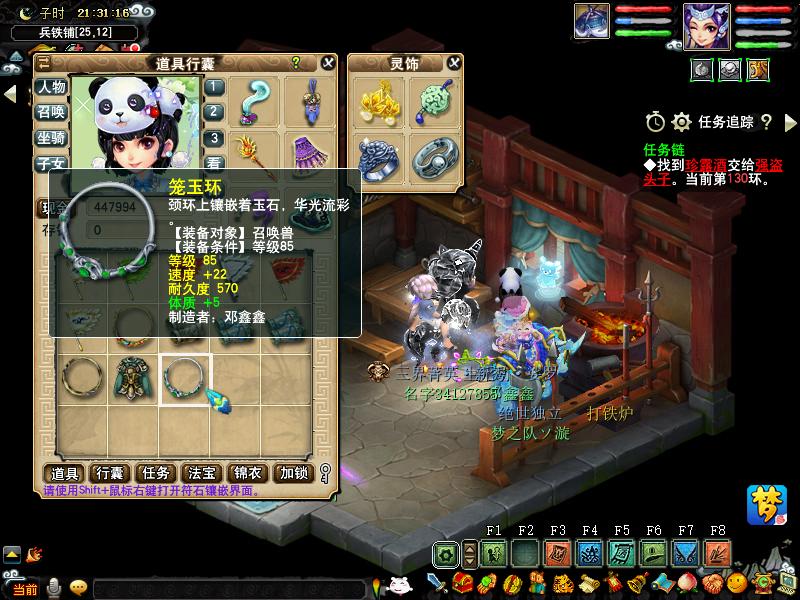This screenshot has width=800, height=600.
Task: Show the 锦衣 costume tab
Action: click(248, 473)
